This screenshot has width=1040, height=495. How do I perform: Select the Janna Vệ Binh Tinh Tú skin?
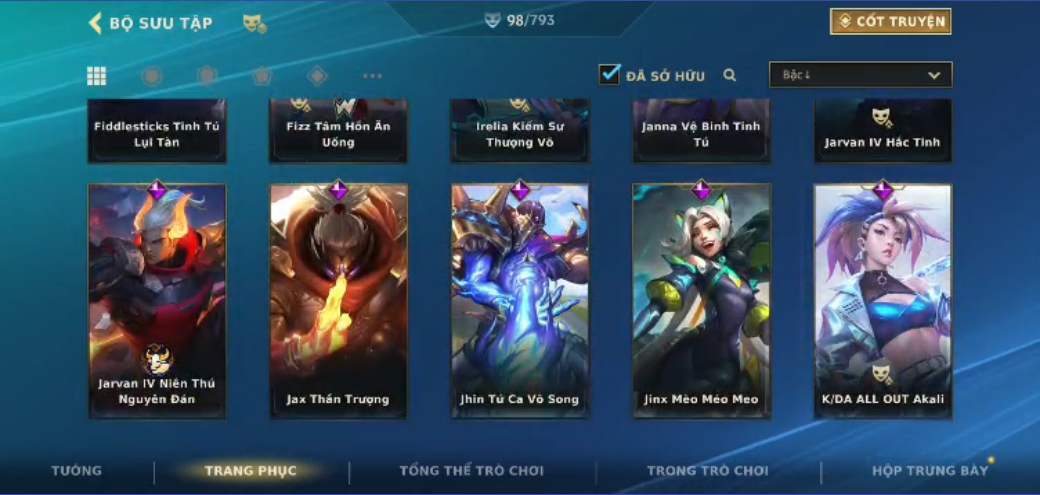tap(701, 132)
